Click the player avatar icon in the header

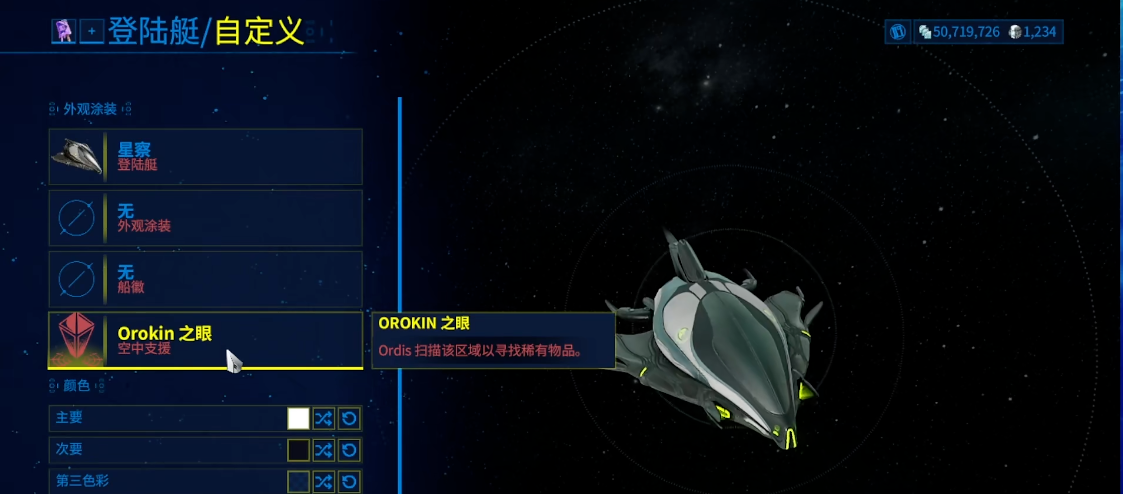click(x=64, y=32)
